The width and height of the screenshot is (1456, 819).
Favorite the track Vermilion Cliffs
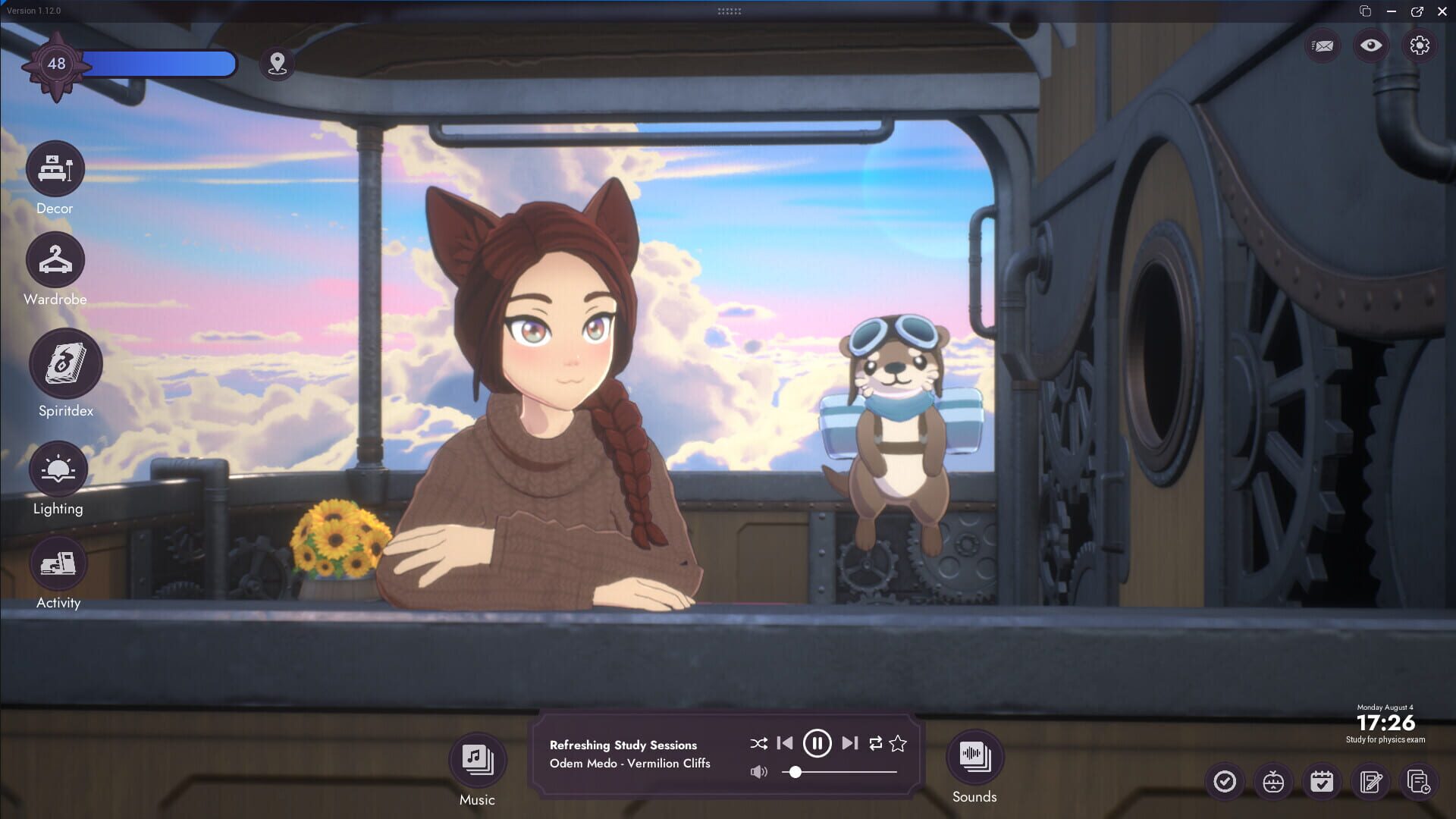click(898, 743)
